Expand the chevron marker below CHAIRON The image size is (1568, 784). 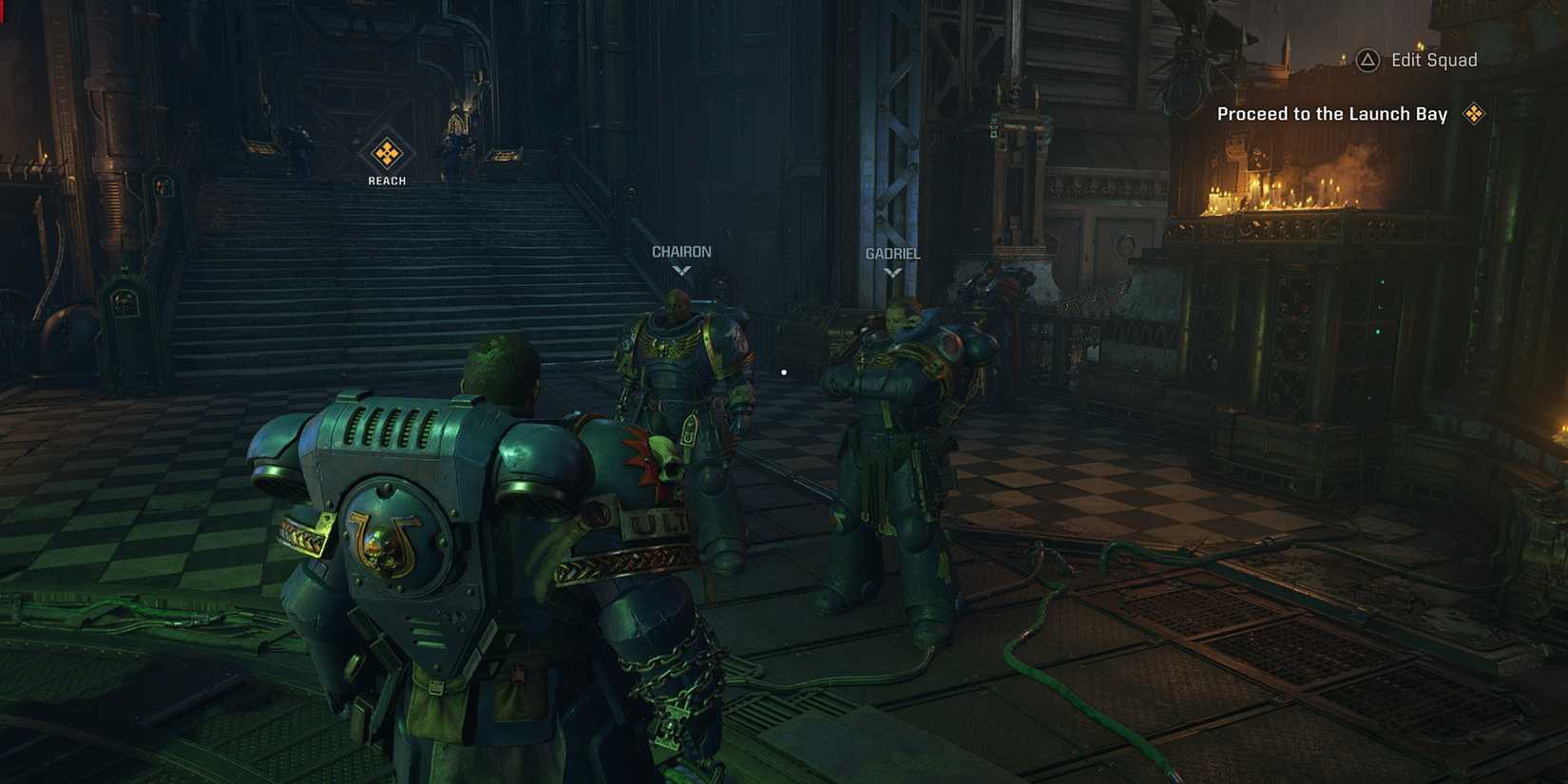pyautogui.click(x=679, y=271)
